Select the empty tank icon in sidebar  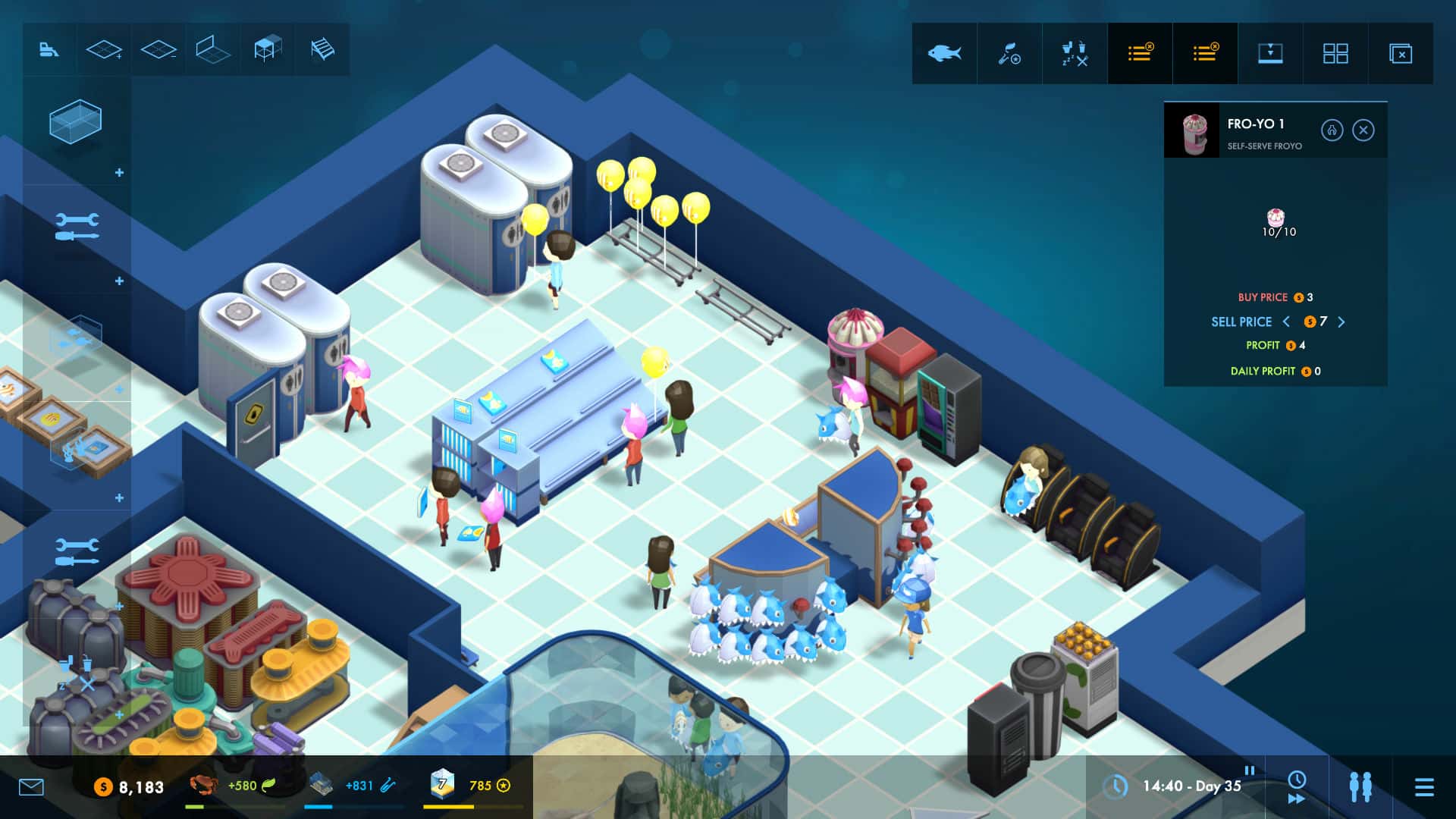pos(76,125)
